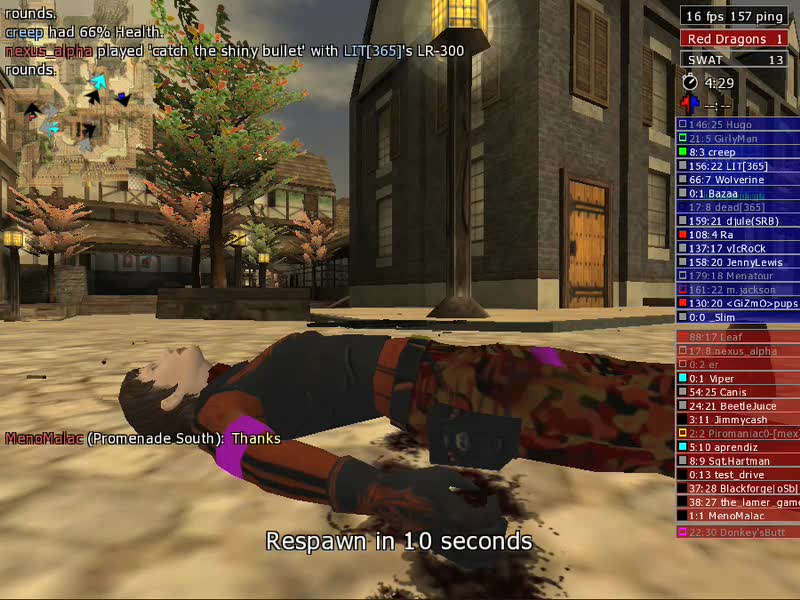Screen dimensions: 800x600
Task: Click the Bazaa player entry
Action: coord(737,193)
